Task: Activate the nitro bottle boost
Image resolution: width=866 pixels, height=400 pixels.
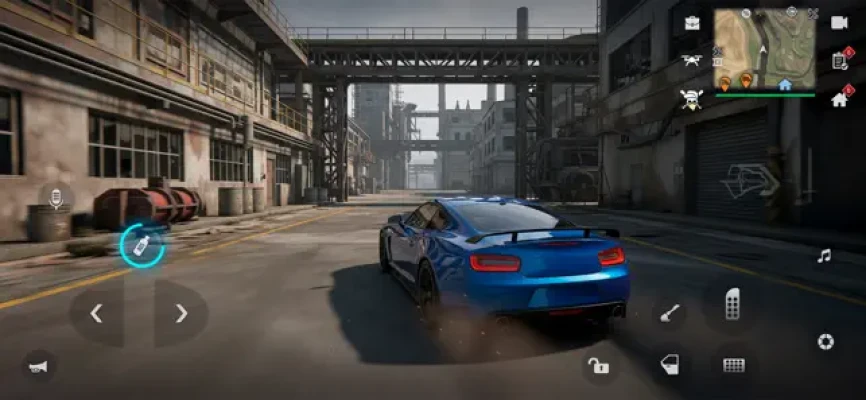Action: coord(143,246)
